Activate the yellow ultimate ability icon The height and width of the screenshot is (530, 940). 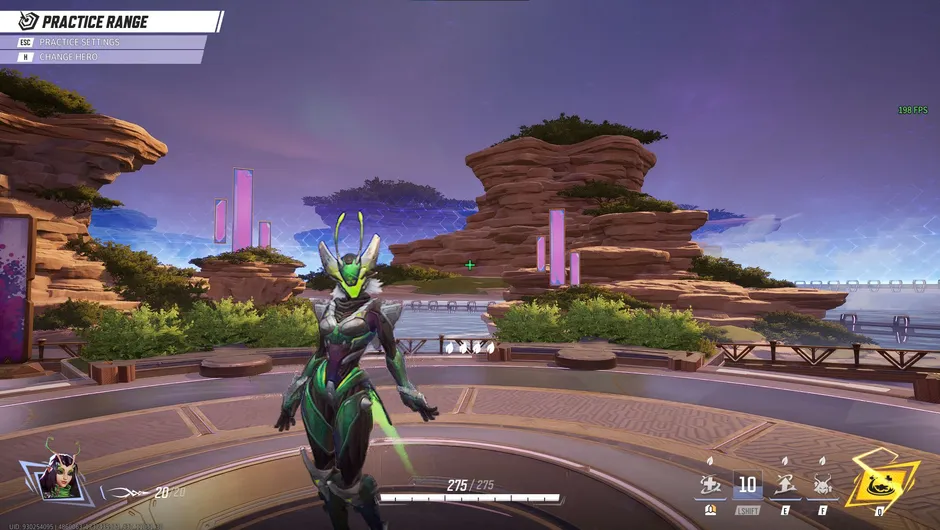(x=882, y=482)
